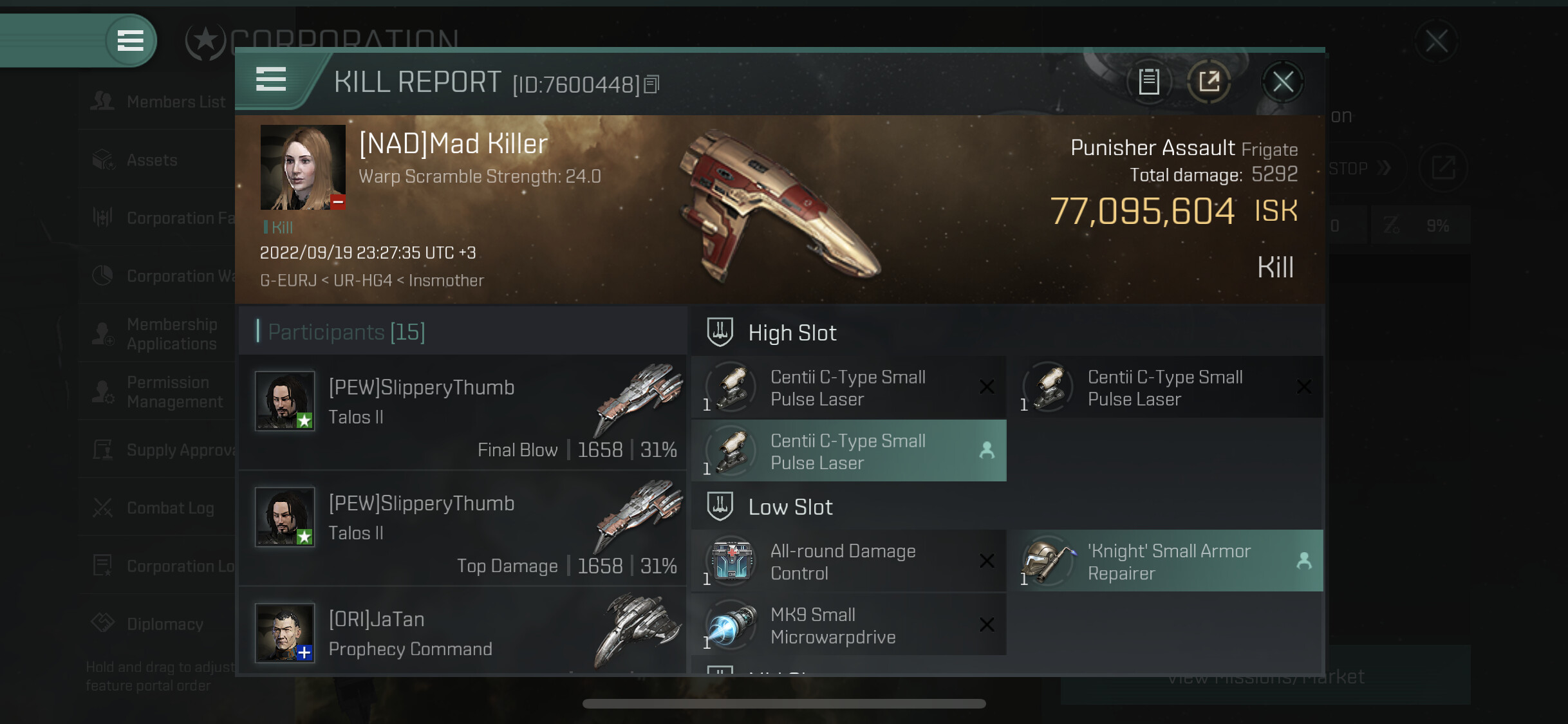Open the kill report clipboard button
Screen dimensions: 1568x724
click(x=1149, y=82)
